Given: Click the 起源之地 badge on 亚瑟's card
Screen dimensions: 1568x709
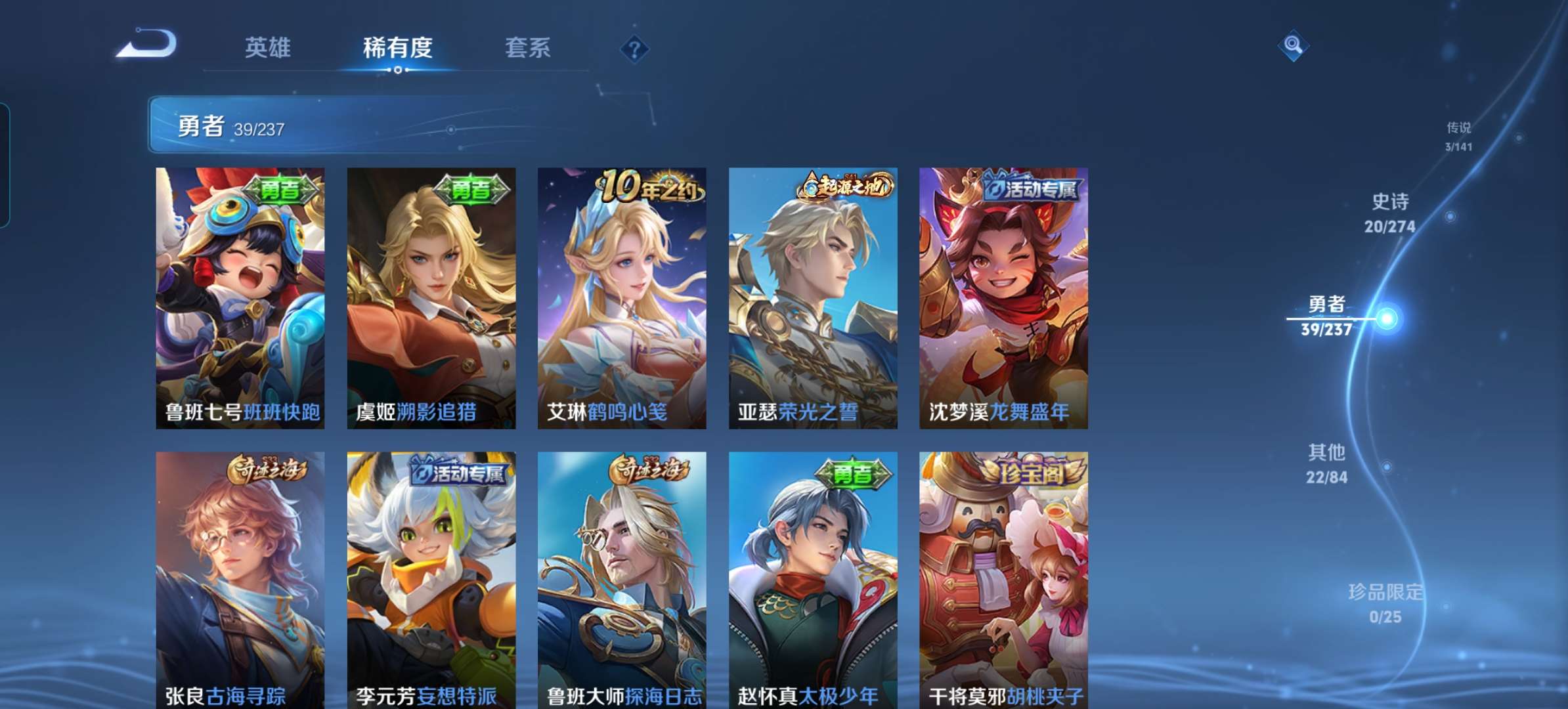Looking at the screenshot, I should [848, 188].
